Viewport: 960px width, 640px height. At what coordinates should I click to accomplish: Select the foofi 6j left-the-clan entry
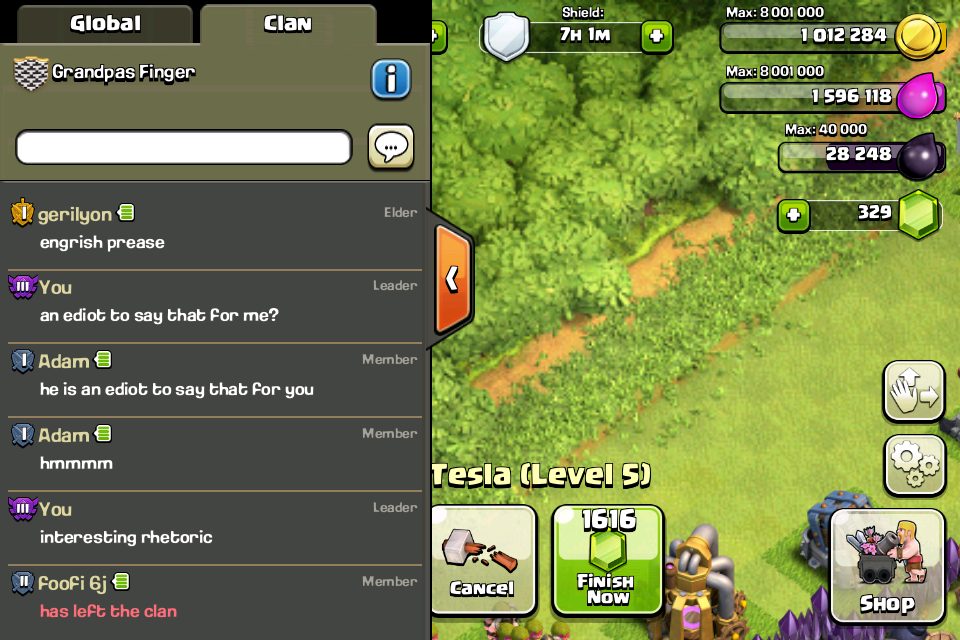pyautogui.click(x=214, y=598)
